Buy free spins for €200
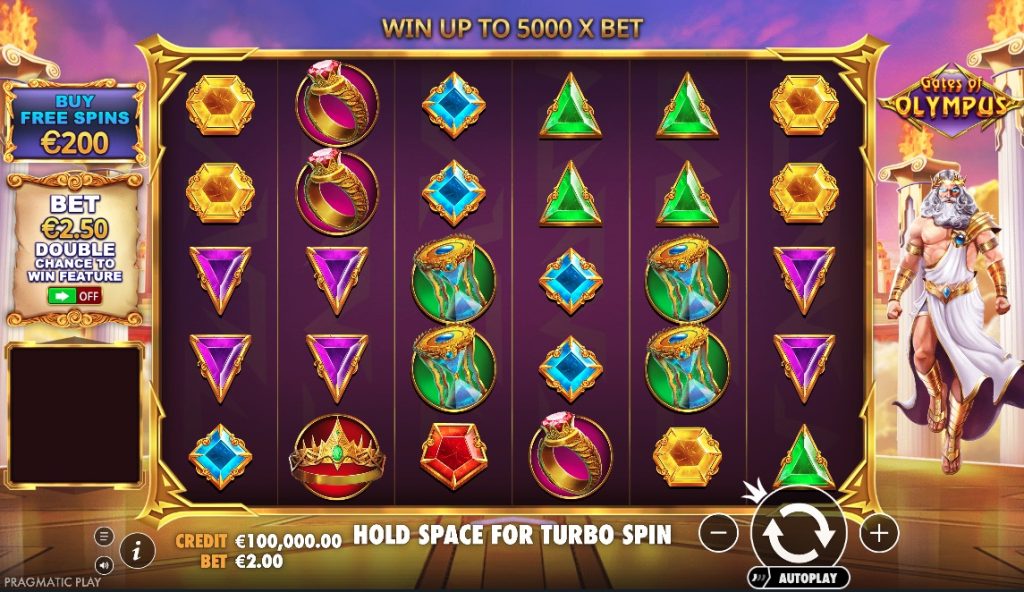This screenshot has height=592, width=1024. pos(74,122)
